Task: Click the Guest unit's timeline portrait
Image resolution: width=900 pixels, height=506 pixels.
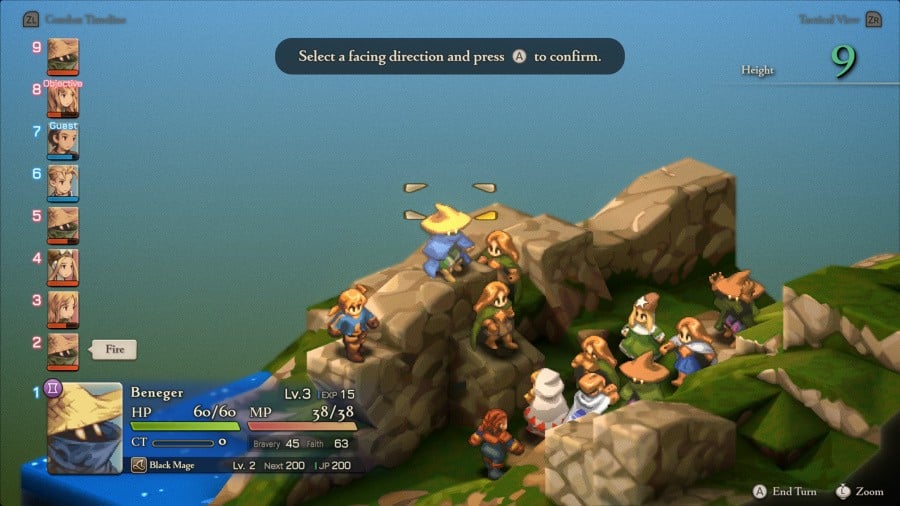Action: (x=62, y=141)
